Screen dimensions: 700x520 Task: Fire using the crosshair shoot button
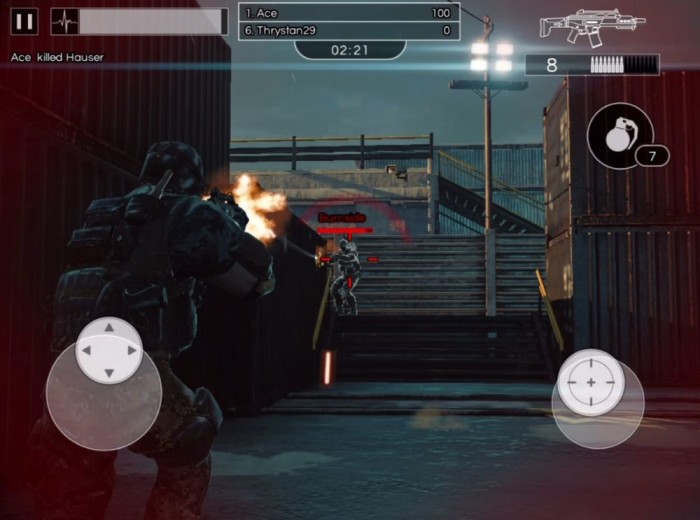(x=591, y=383)
